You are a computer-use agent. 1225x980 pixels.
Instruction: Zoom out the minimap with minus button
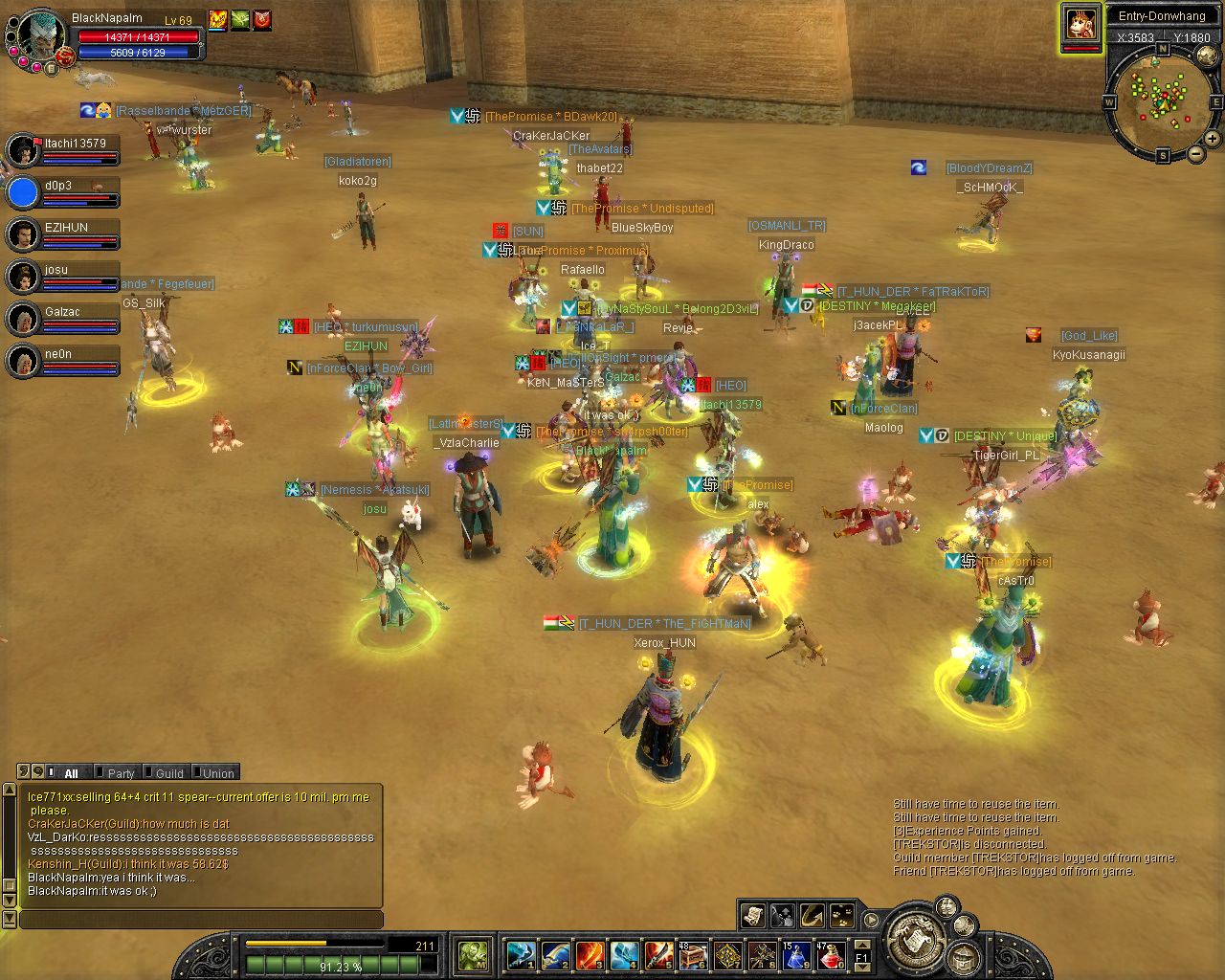1195,153
